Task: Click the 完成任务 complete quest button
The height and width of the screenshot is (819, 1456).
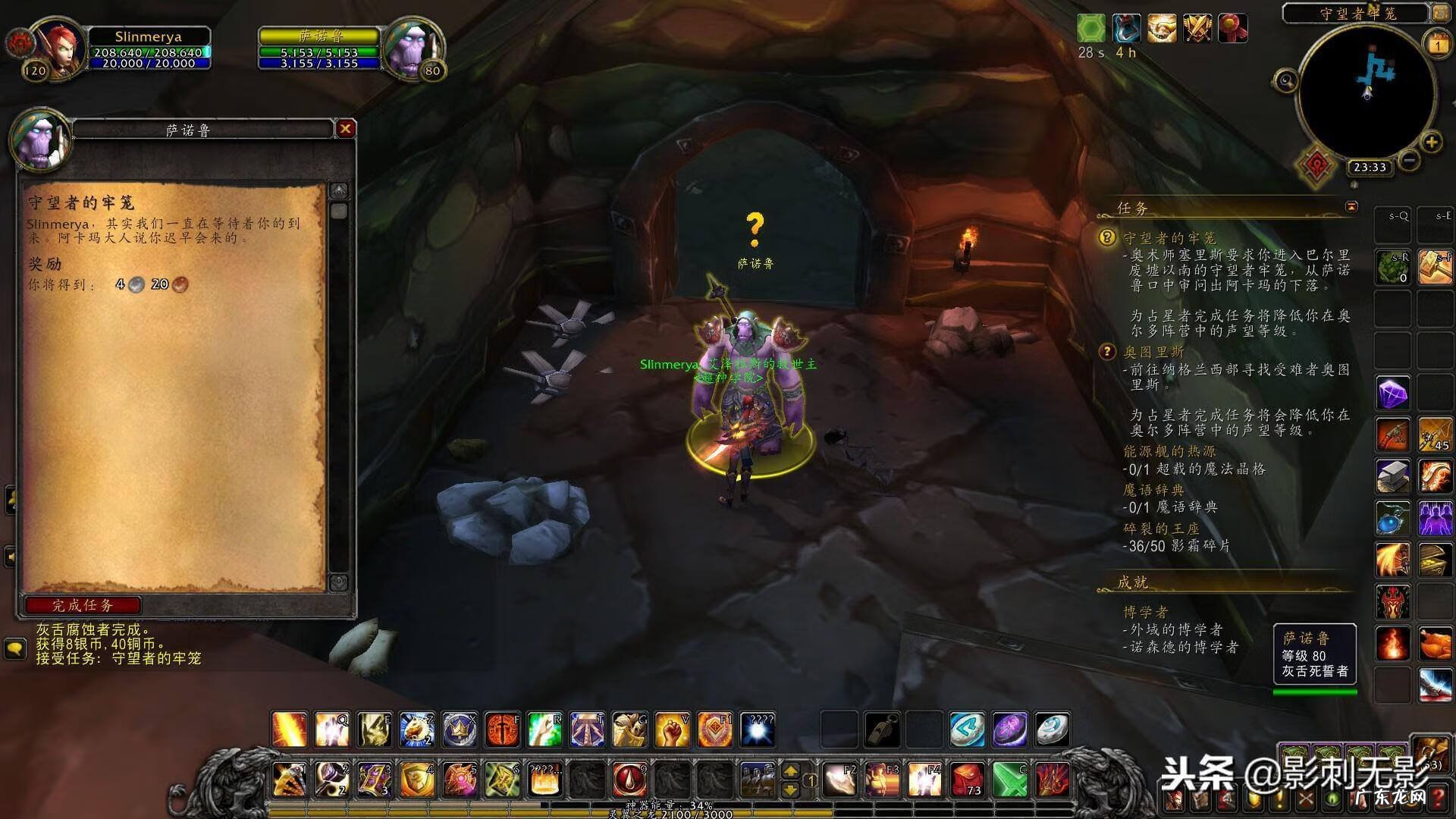Action: 83,605
